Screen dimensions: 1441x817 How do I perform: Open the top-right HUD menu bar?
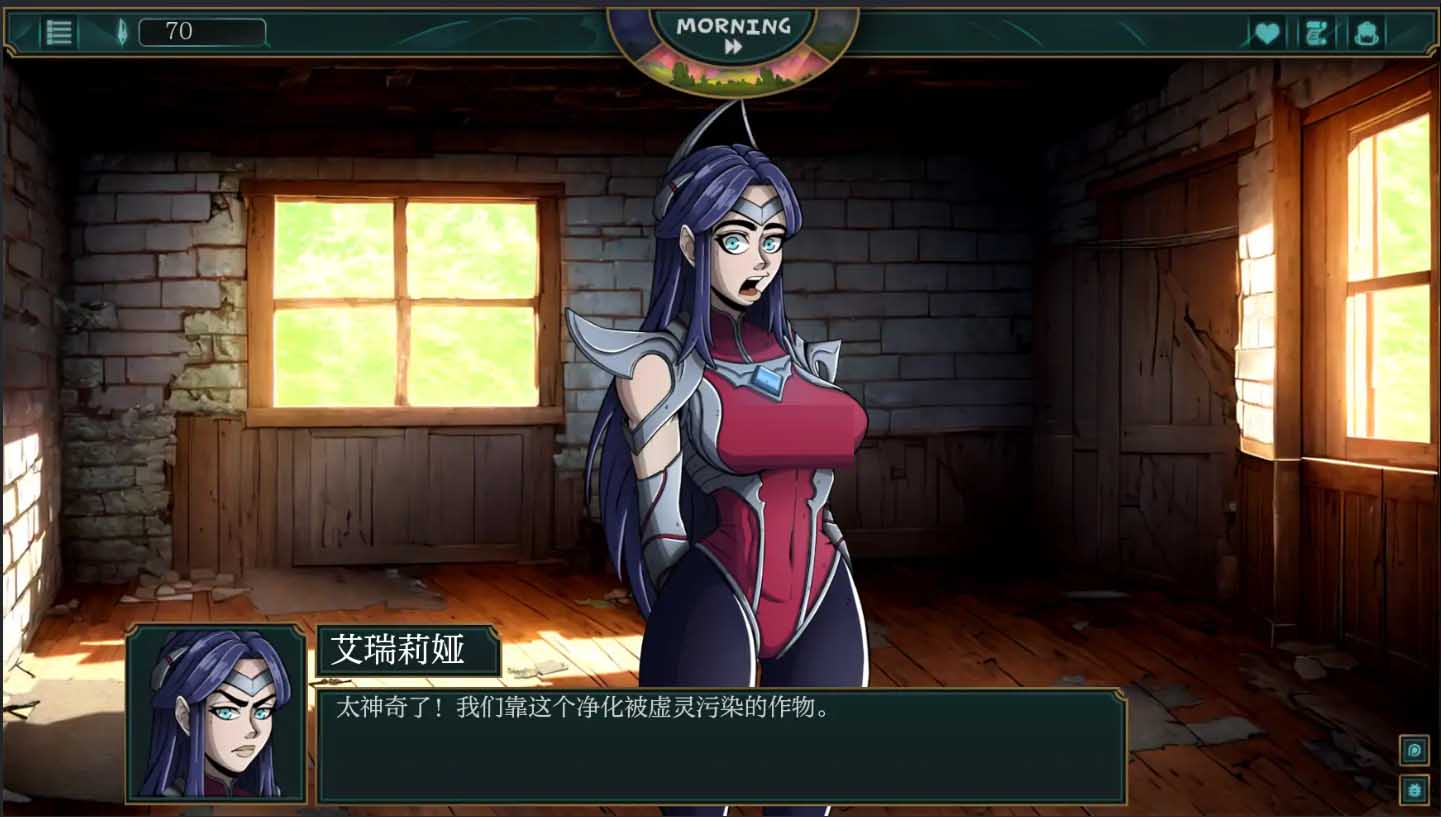point(1316,32)
